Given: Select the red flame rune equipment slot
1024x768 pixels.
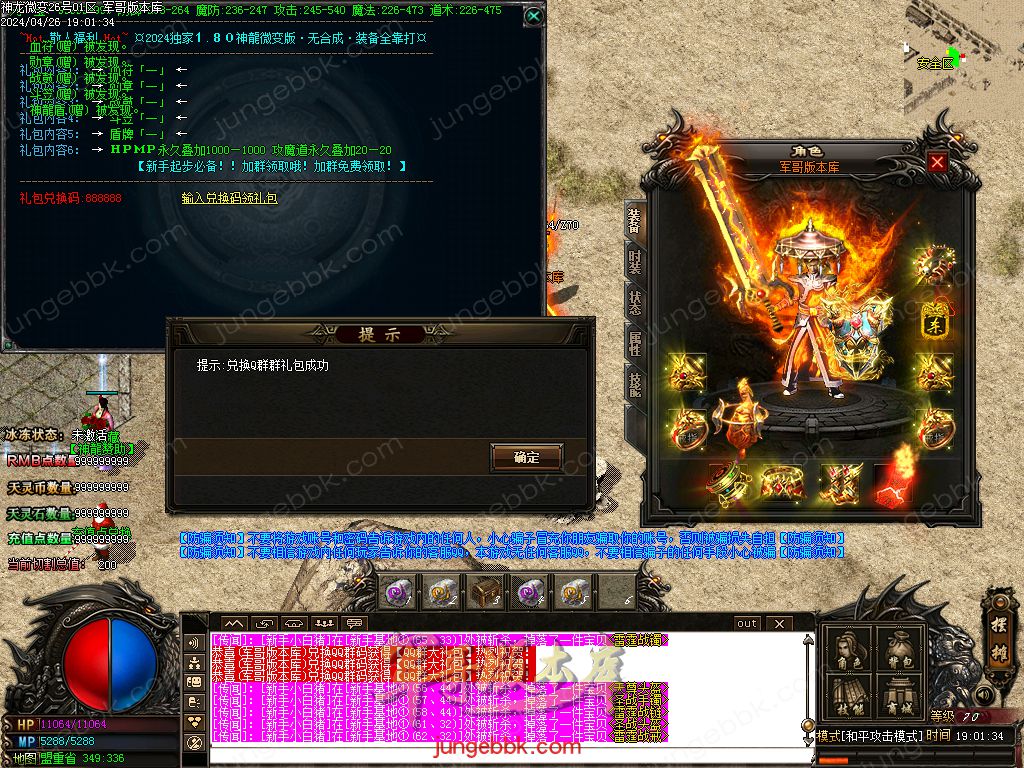Looking at the screenshot, I should (x=893, y=483).
